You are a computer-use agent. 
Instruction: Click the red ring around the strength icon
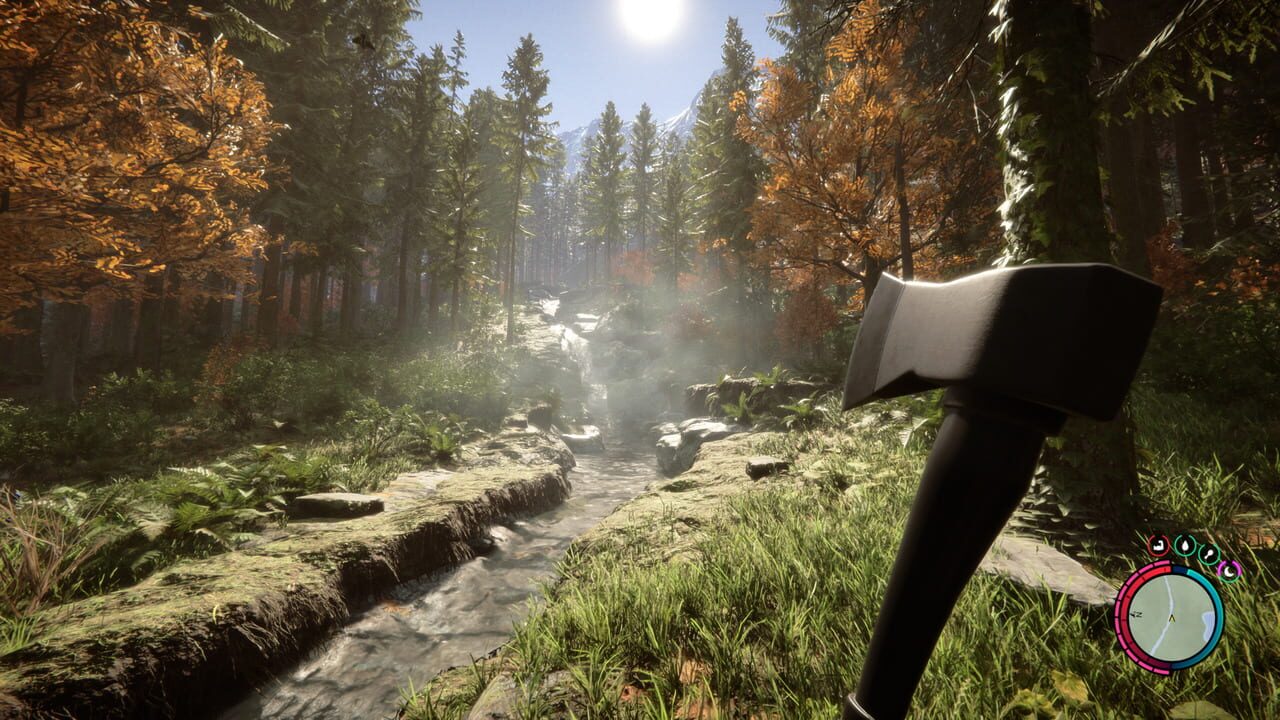click(x=1150, y=546)
